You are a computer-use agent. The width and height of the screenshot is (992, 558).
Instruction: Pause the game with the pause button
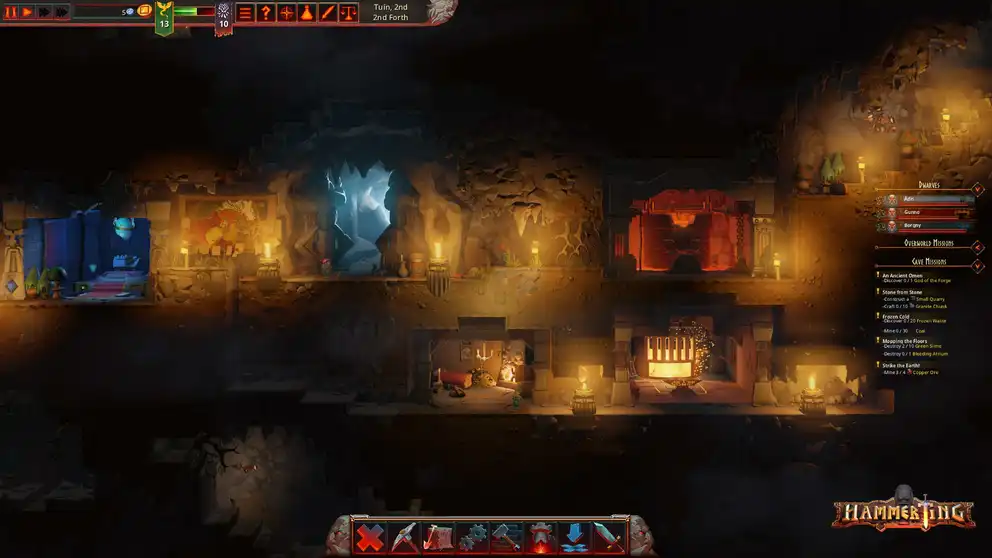point(11,12)
